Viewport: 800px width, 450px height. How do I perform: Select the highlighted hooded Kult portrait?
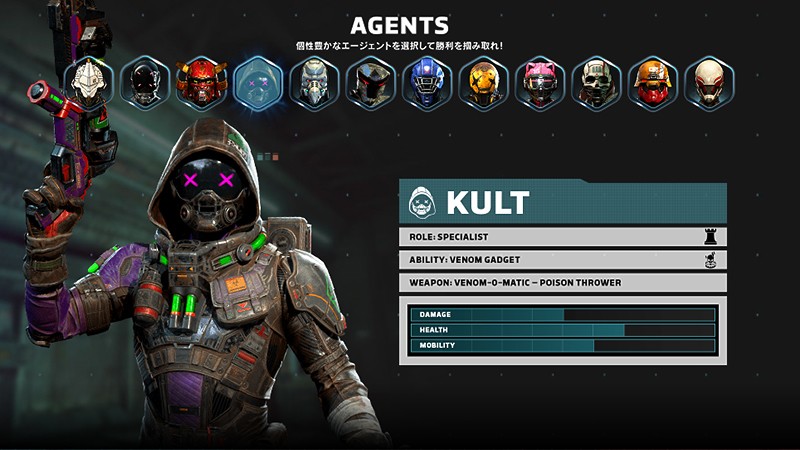258,83
